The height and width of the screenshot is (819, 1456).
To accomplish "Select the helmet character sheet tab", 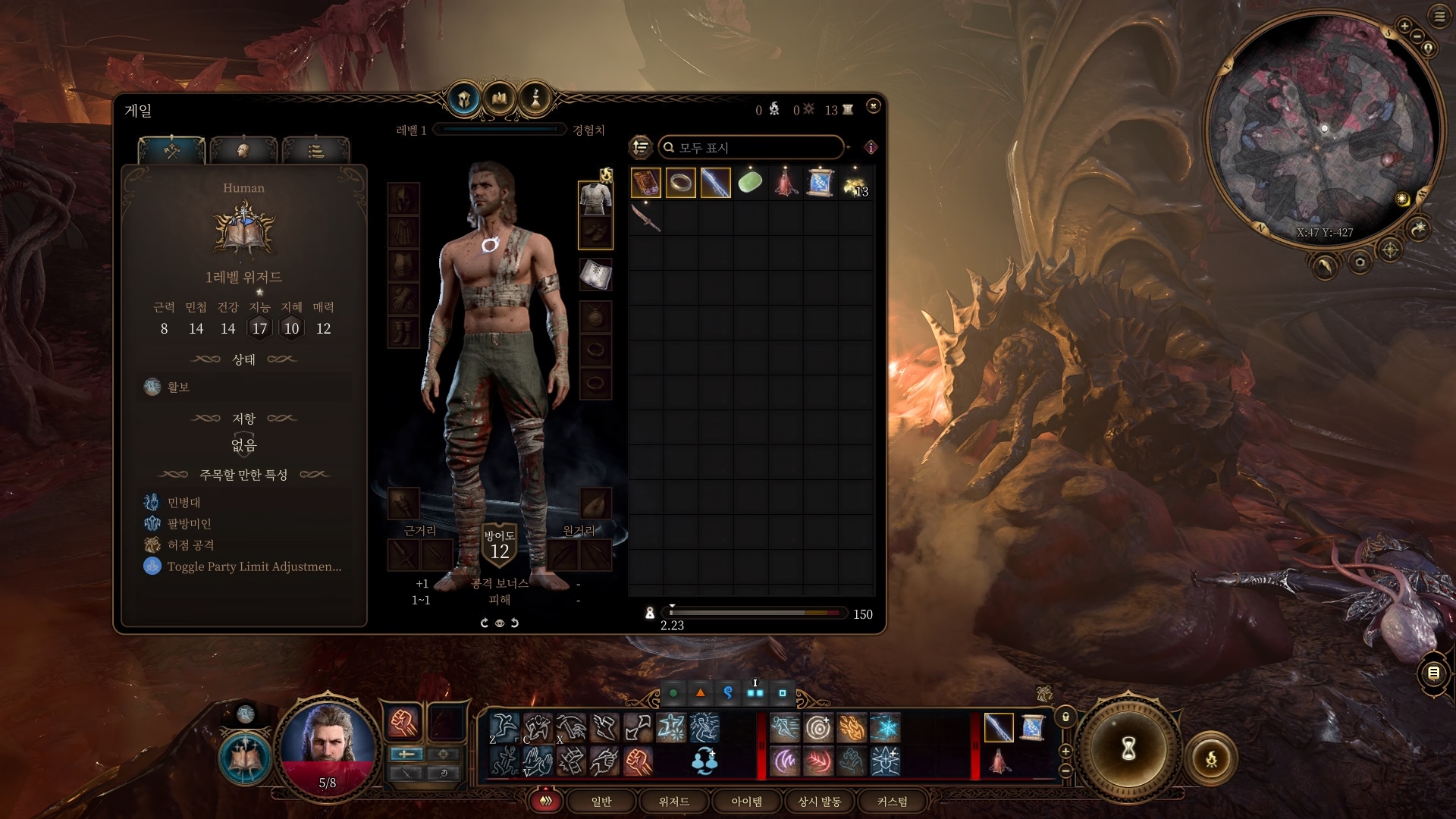I will [x=464, y=99].
